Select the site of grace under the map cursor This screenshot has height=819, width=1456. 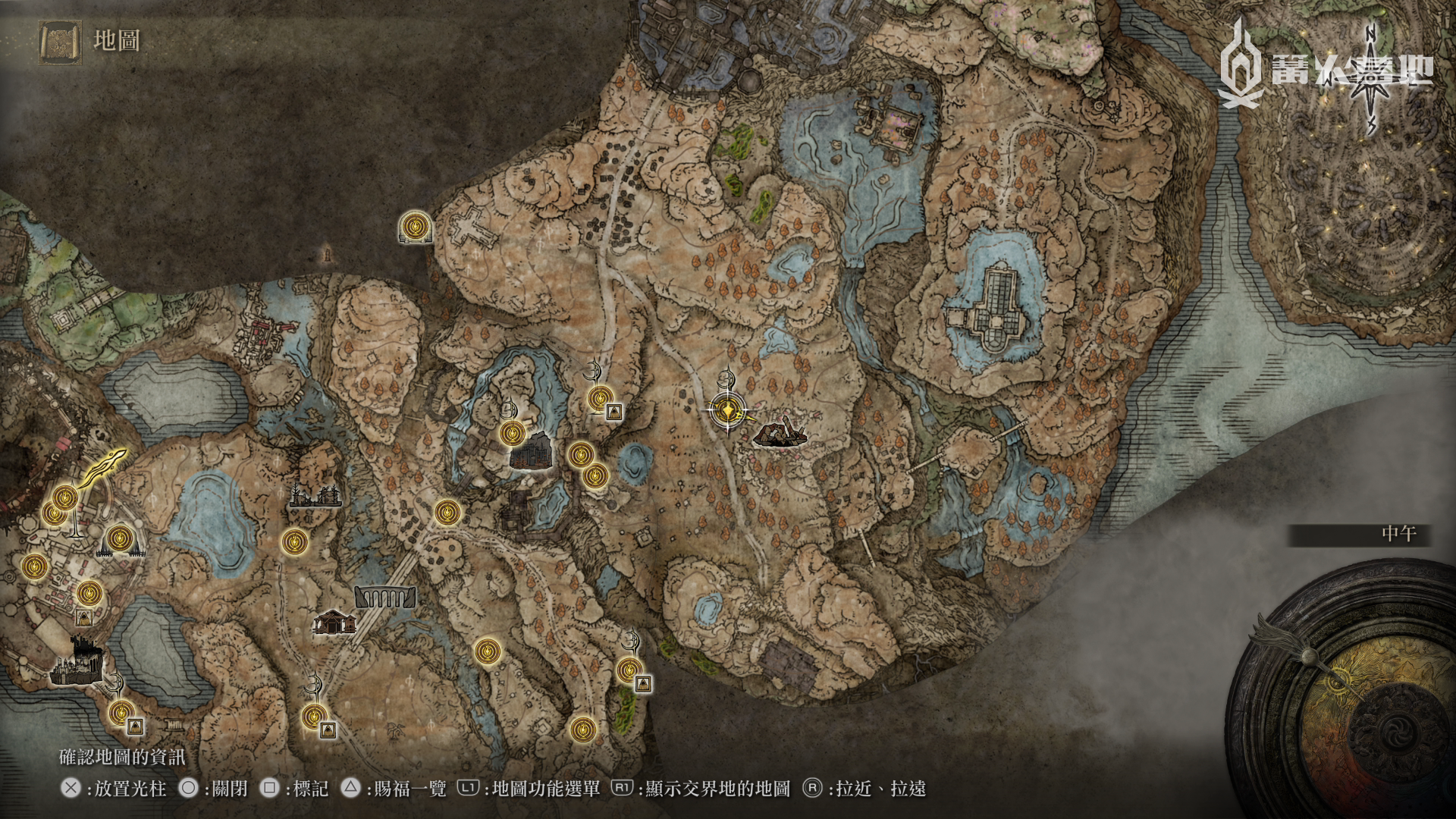pyautogui.click(x=727, y=410)
